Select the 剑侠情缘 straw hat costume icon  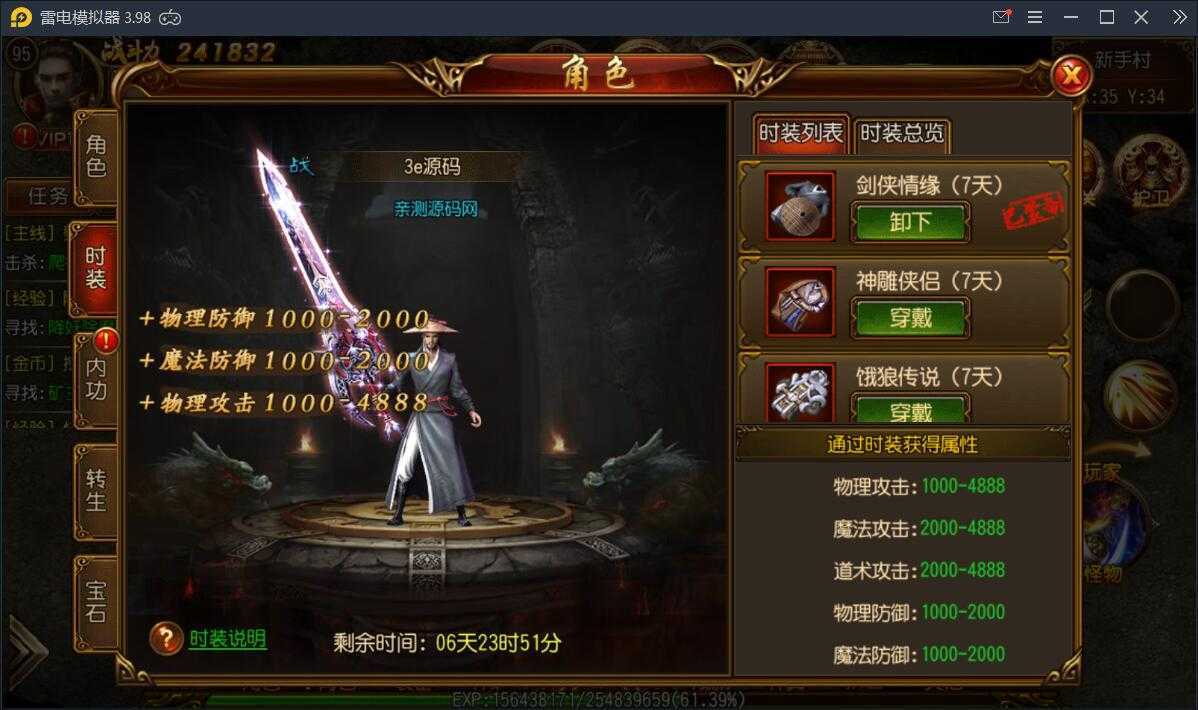pos(800,207)
